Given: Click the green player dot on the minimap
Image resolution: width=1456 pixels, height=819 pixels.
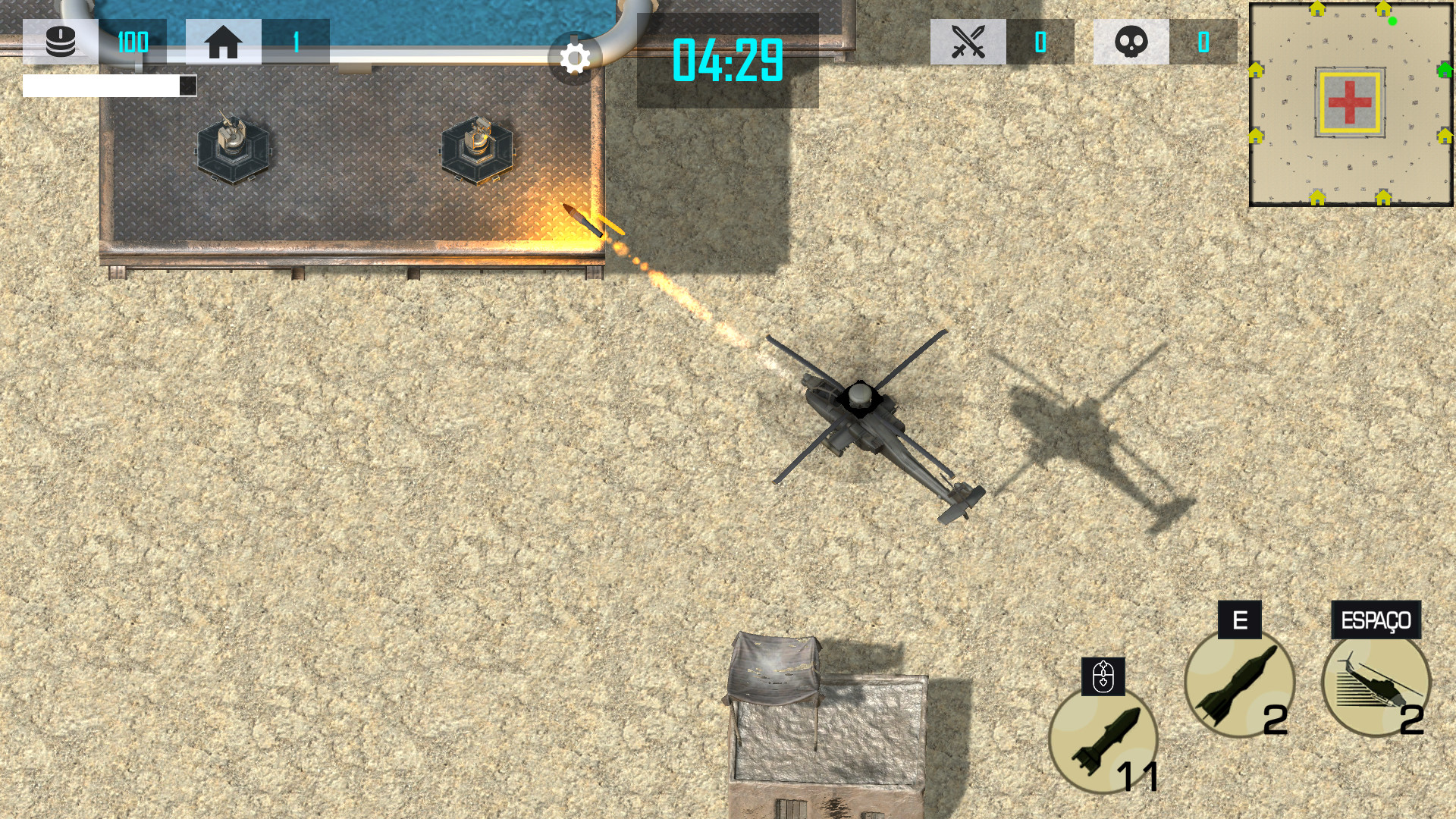Looking at the screenshot, I should click(x=1392, y=21).
